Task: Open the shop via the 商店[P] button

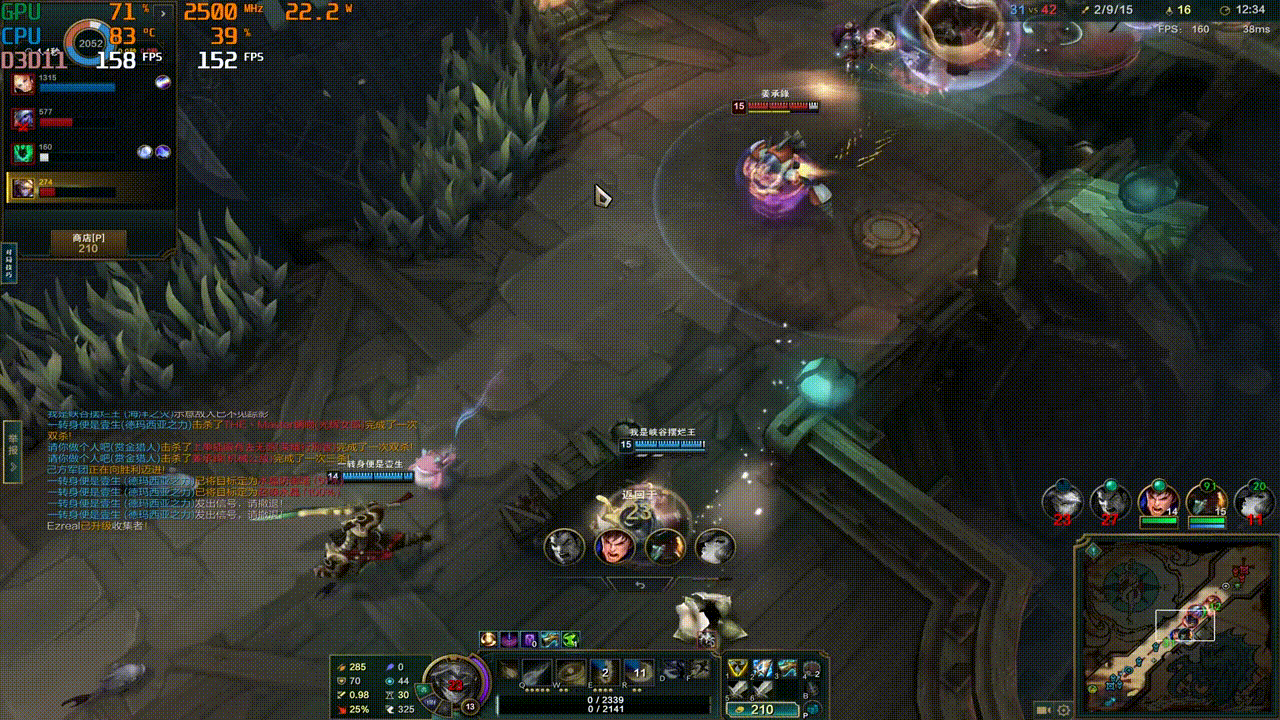Action: pyautogui.click(x=88, y=242)
